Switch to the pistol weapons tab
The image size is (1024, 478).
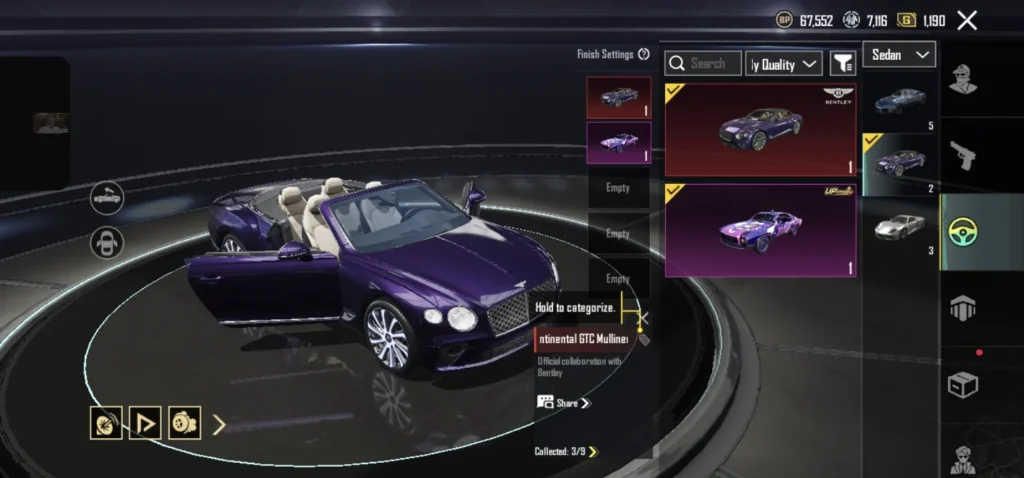tap(962, 156)
